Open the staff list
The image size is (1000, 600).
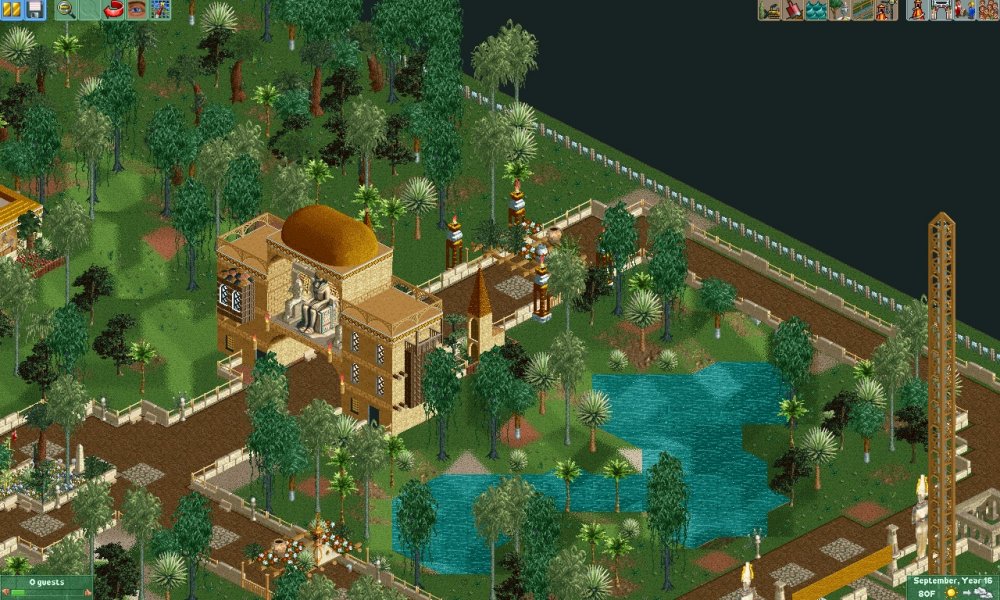pos(964,10)
